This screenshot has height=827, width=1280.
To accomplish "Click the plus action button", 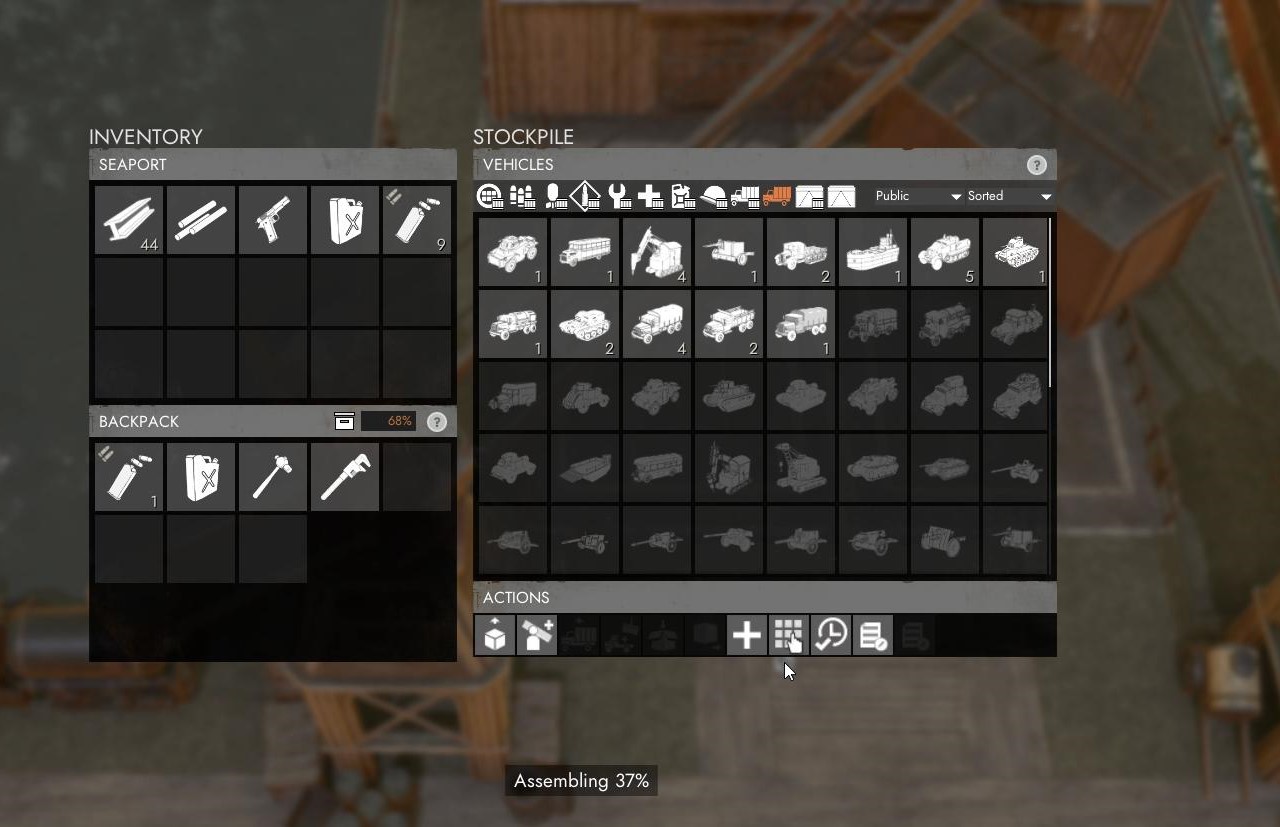I will [746, 635].
